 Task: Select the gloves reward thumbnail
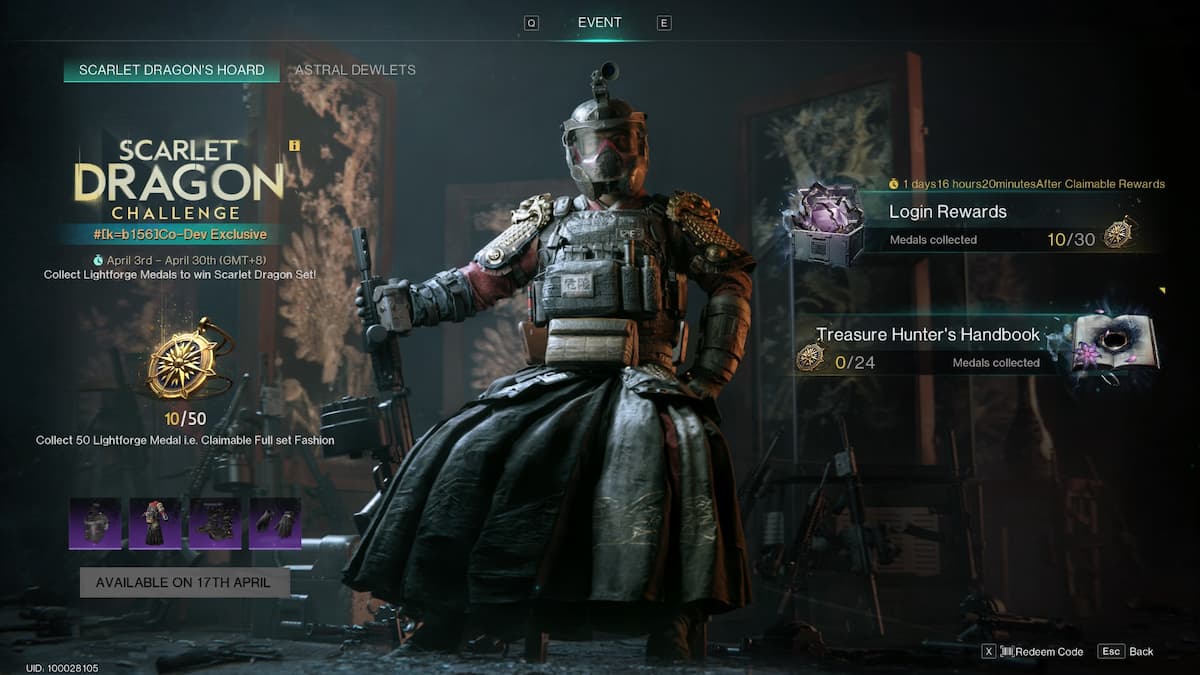pyautogui.click(x=275, y=524)
